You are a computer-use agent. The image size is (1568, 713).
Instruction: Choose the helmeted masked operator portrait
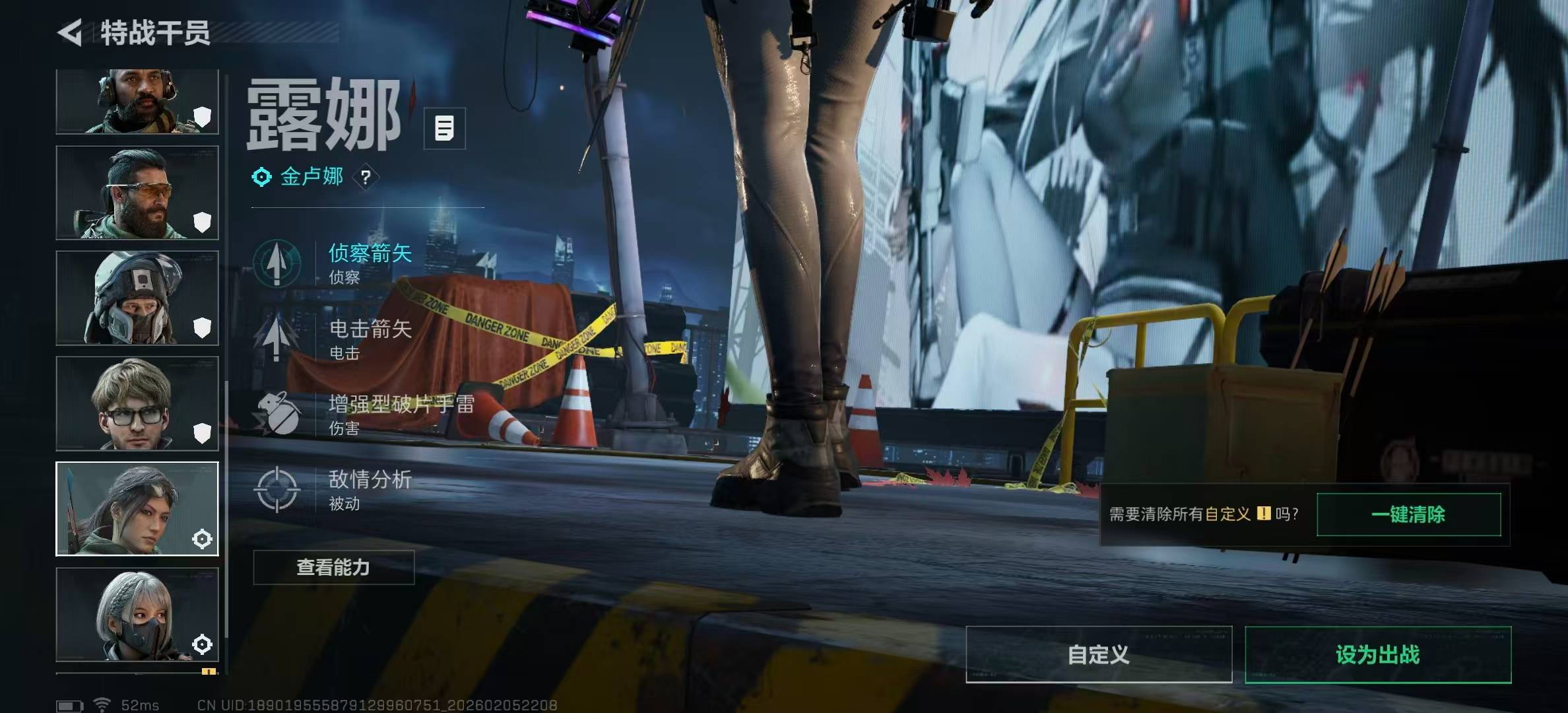(x=137, y=298)
